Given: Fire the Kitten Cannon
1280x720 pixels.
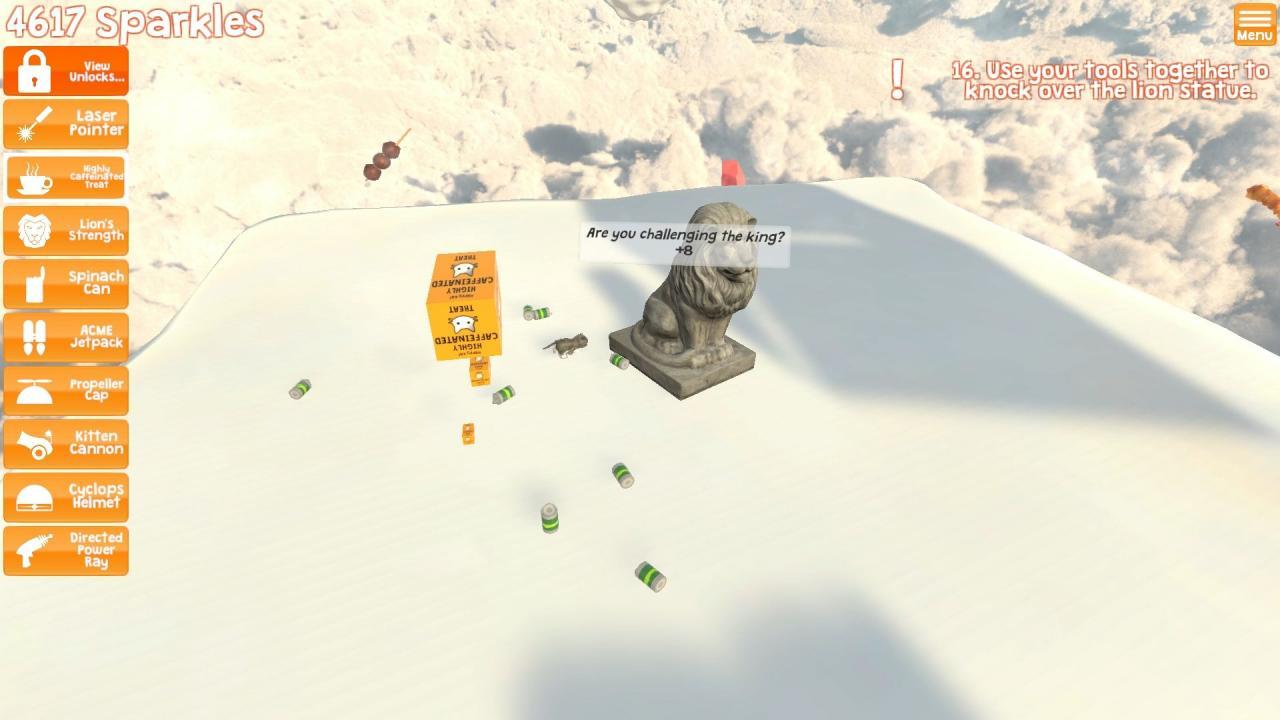Looking at the screenshot, I should [x=66, y=443].
